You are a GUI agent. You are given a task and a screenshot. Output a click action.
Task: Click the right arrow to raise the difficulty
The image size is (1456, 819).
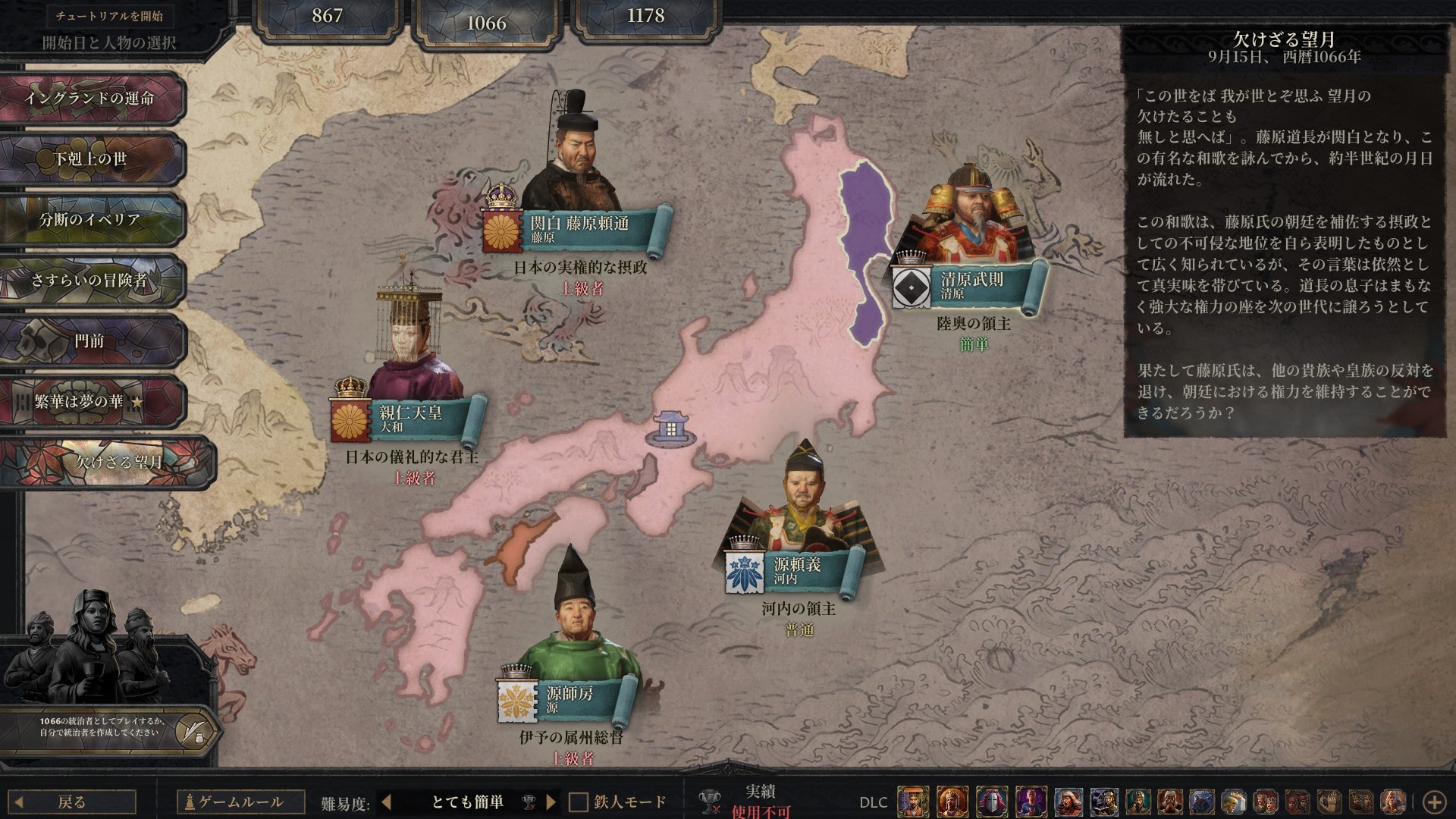[551, 799]
